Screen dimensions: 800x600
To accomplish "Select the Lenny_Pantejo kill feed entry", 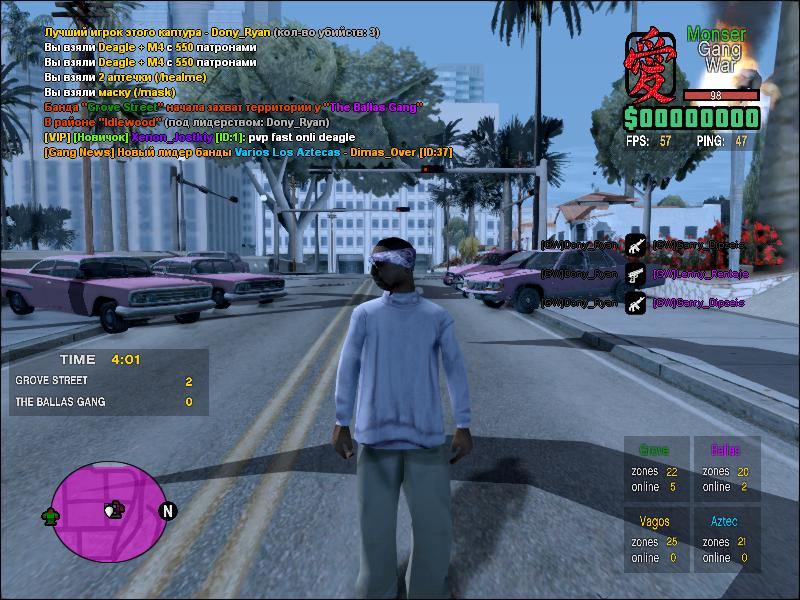I will coord(699,273).
